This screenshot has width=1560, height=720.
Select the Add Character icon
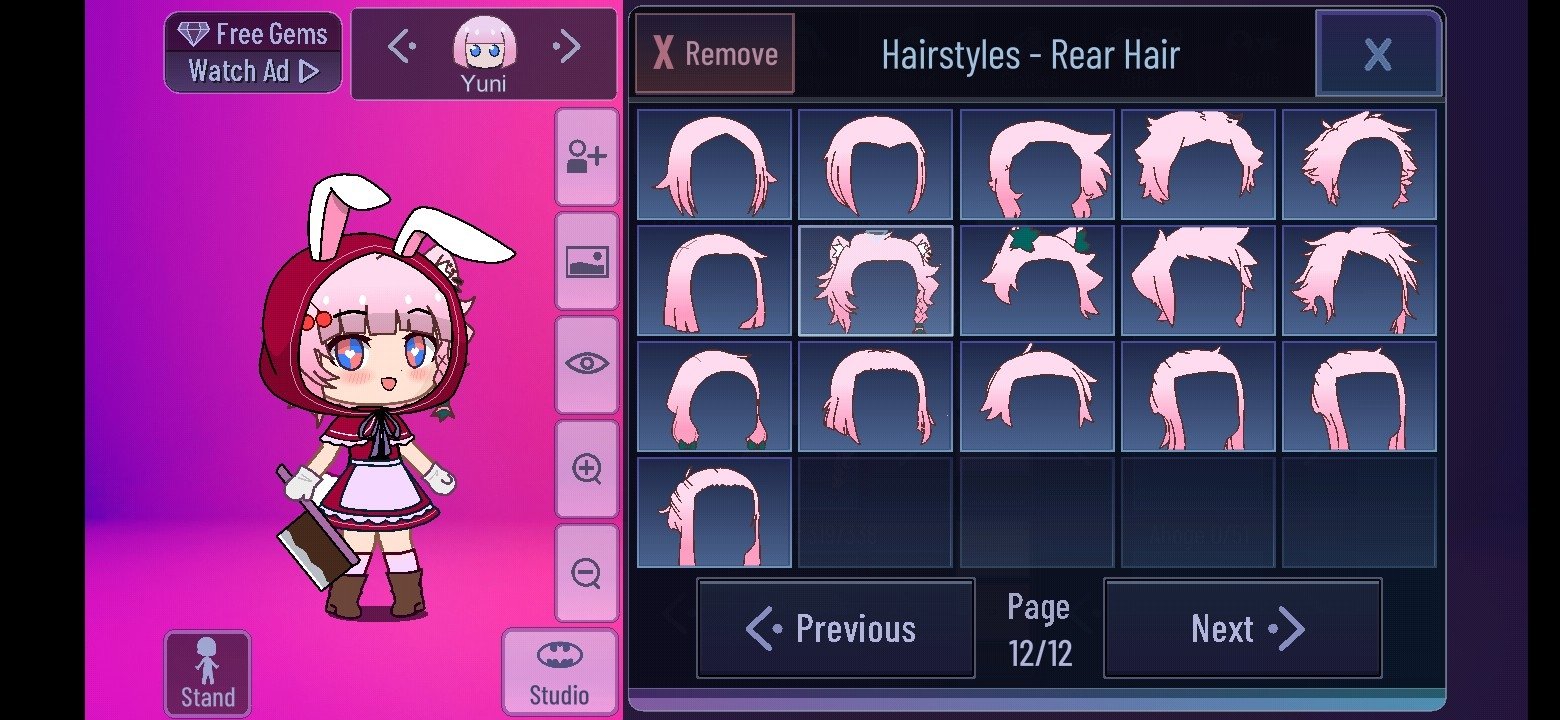[587, 155]
